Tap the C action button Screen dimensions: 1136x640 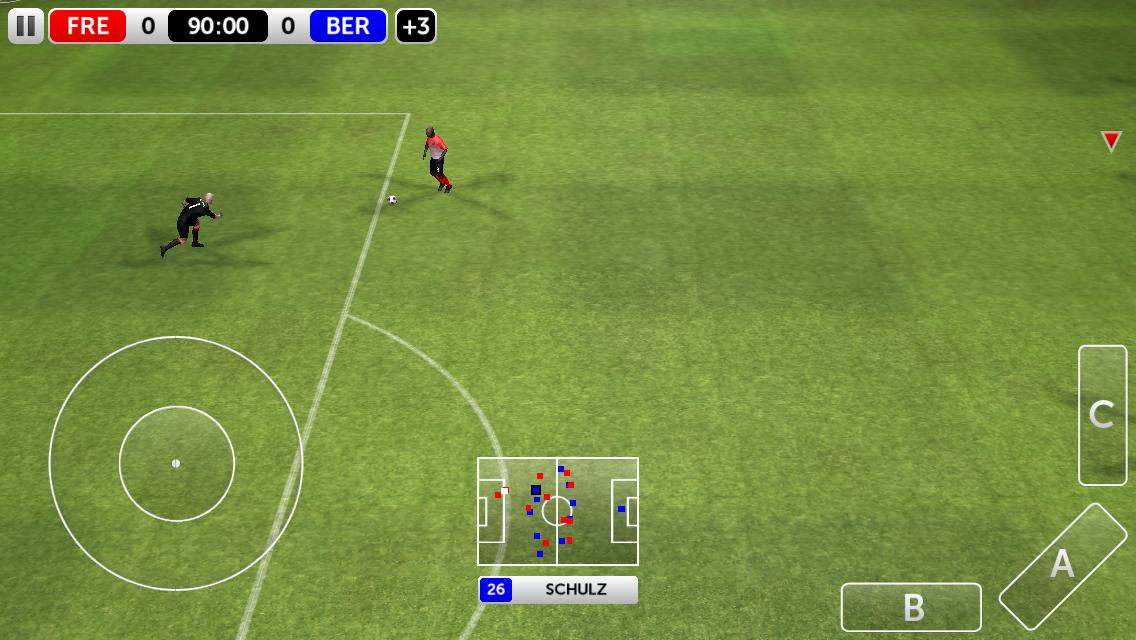coord(1102,415)
